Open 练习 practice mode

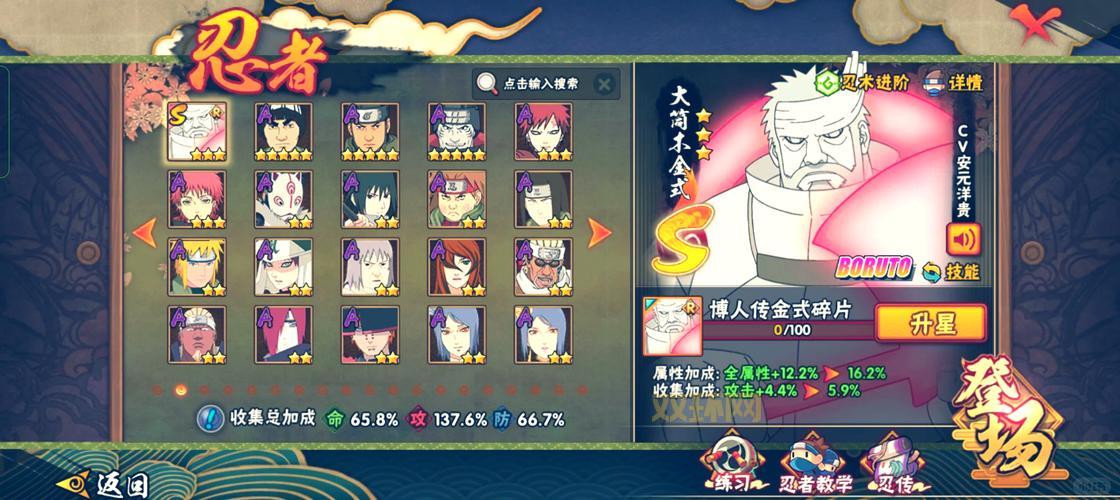point(729,465)
